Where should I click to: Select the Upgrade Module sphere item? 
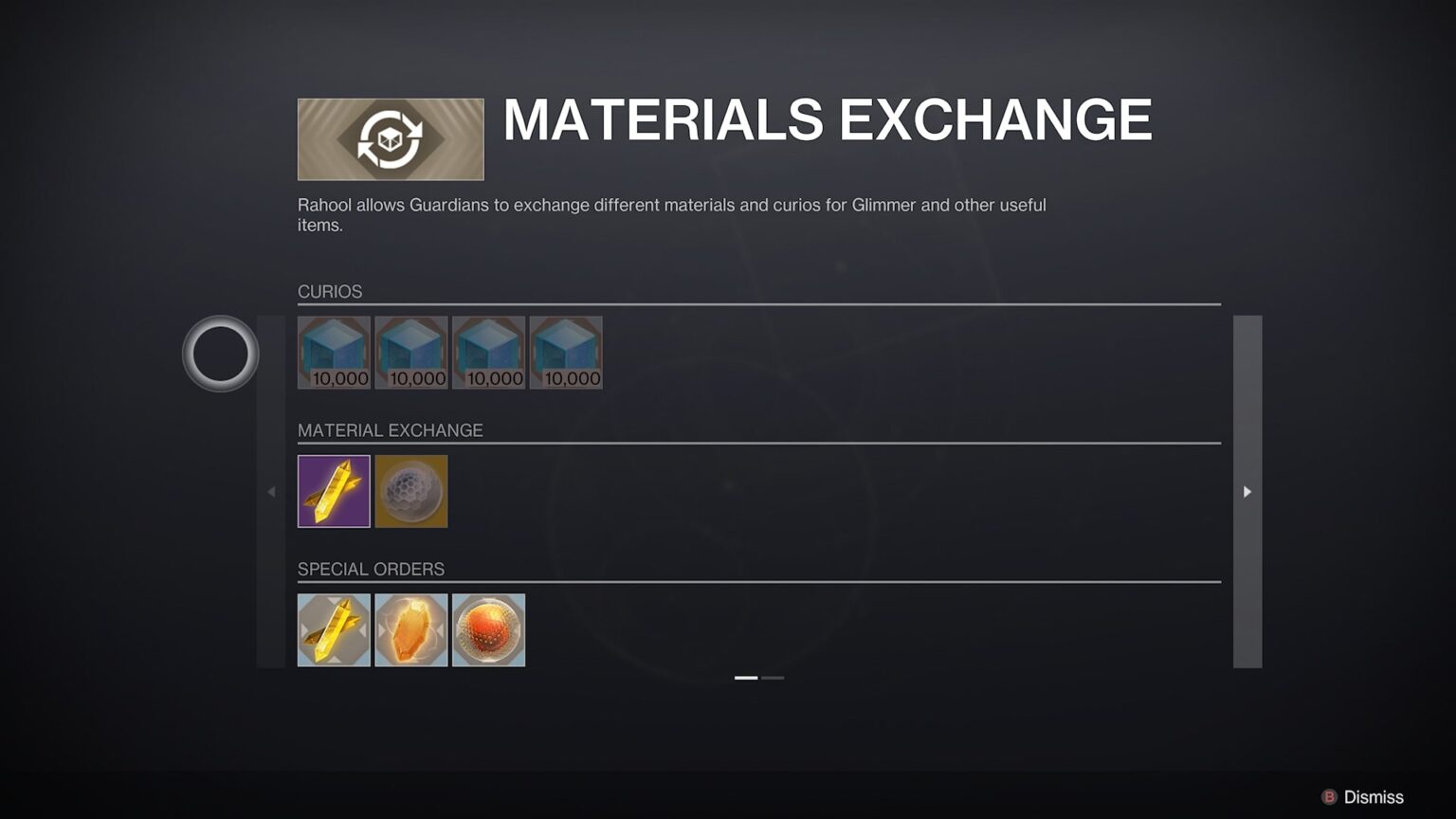411,491
